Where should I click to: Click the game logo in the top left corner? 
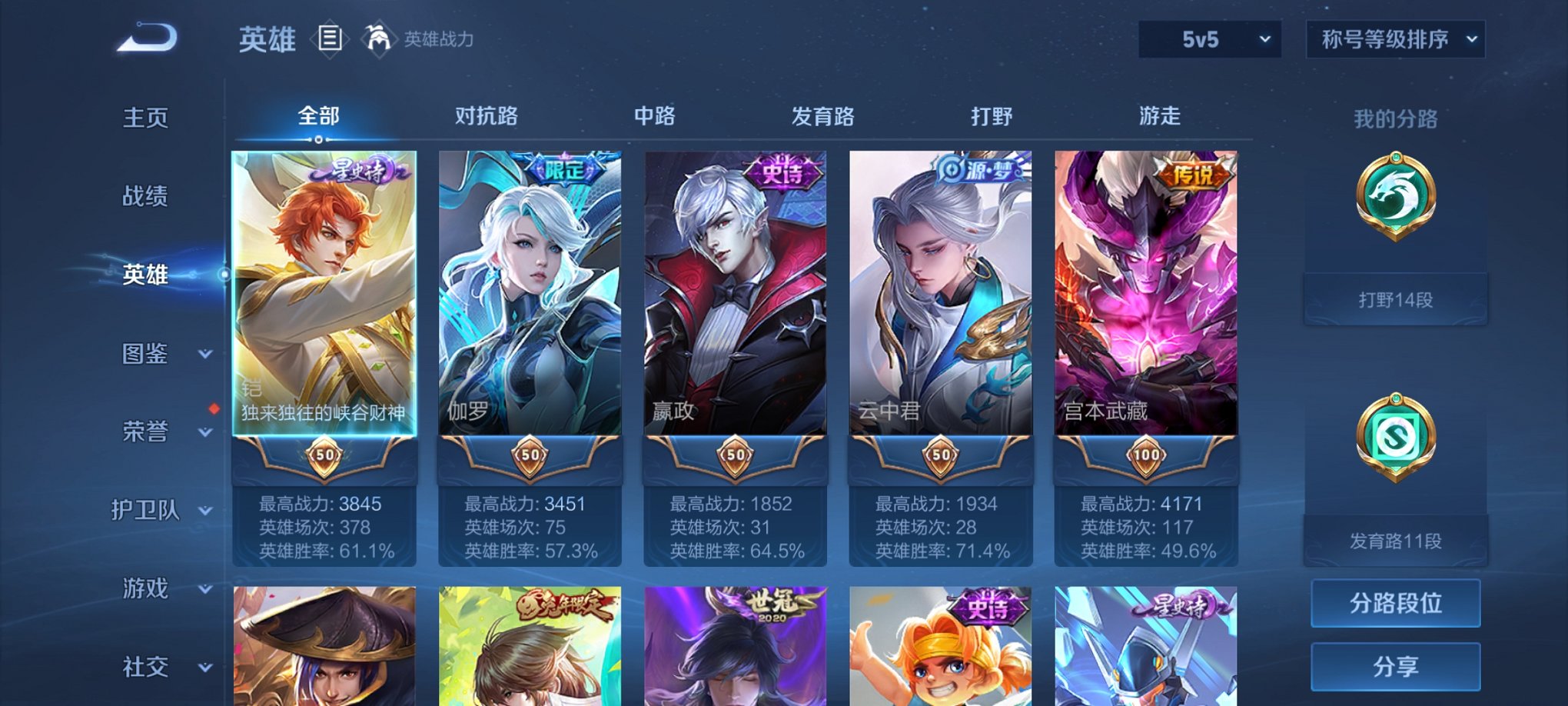[x=146, y=38]
